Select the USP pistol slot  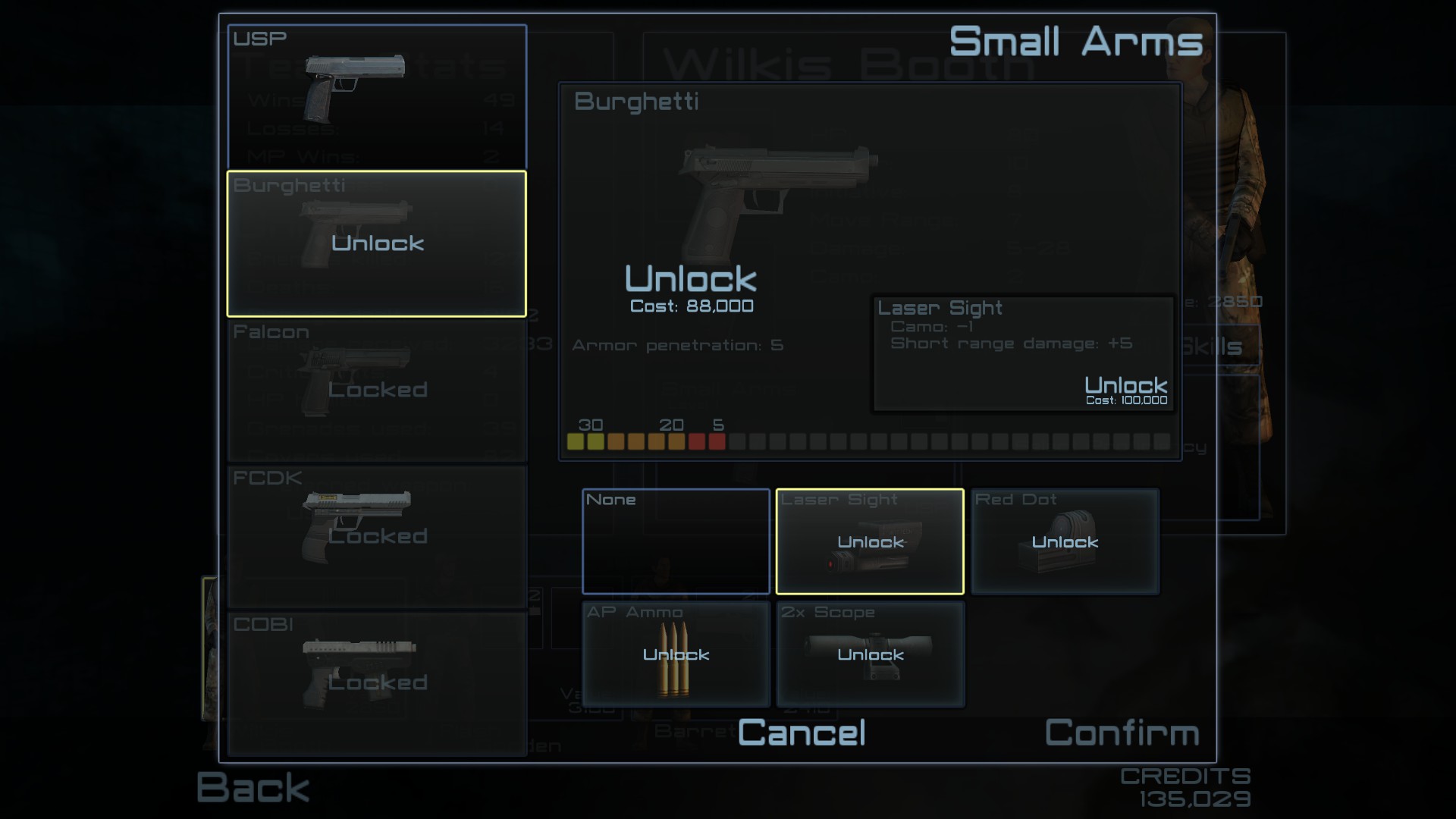[377, 96]
